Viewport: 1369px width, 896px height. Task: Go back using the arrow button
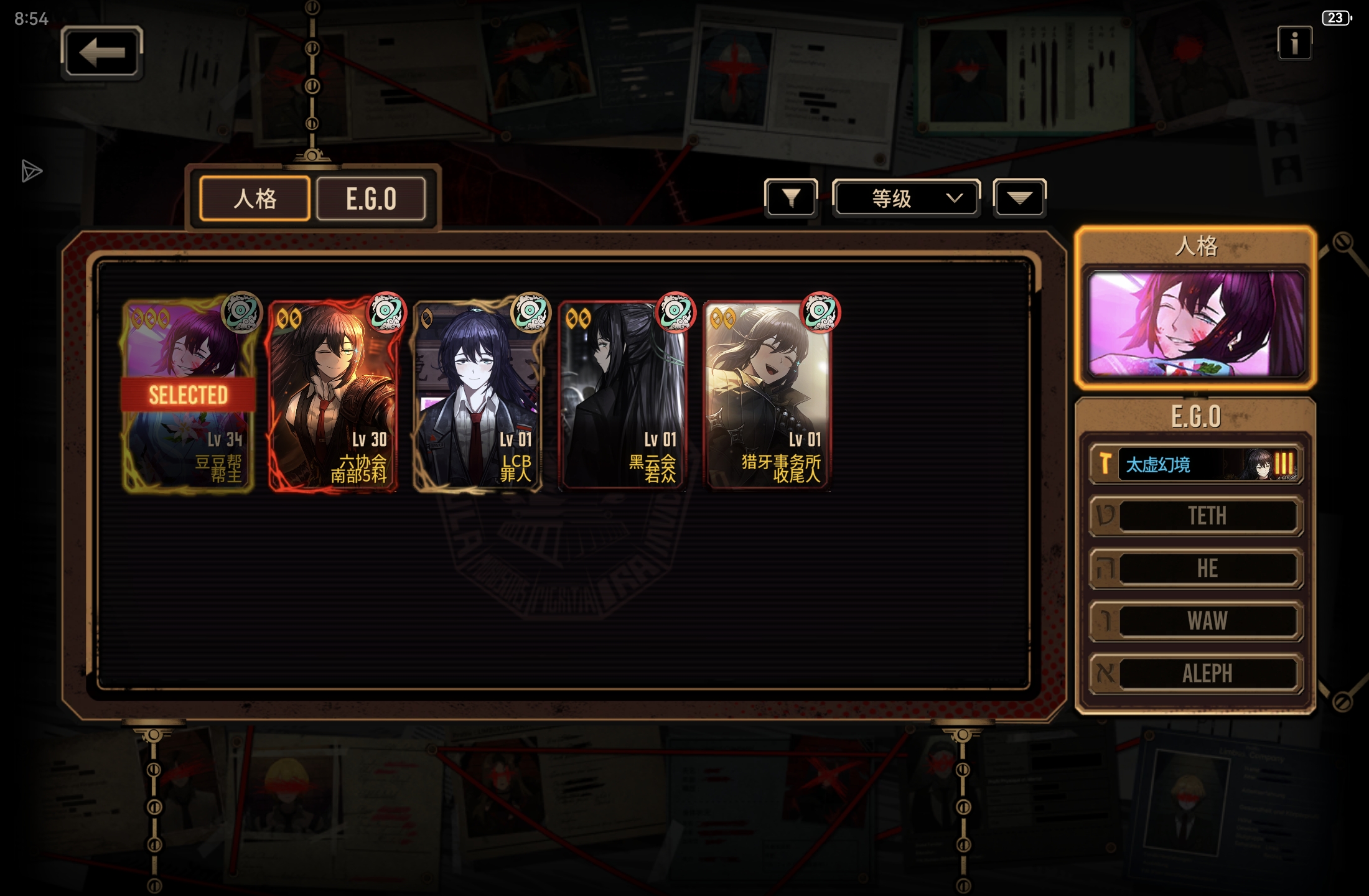[x=102, y=53]
